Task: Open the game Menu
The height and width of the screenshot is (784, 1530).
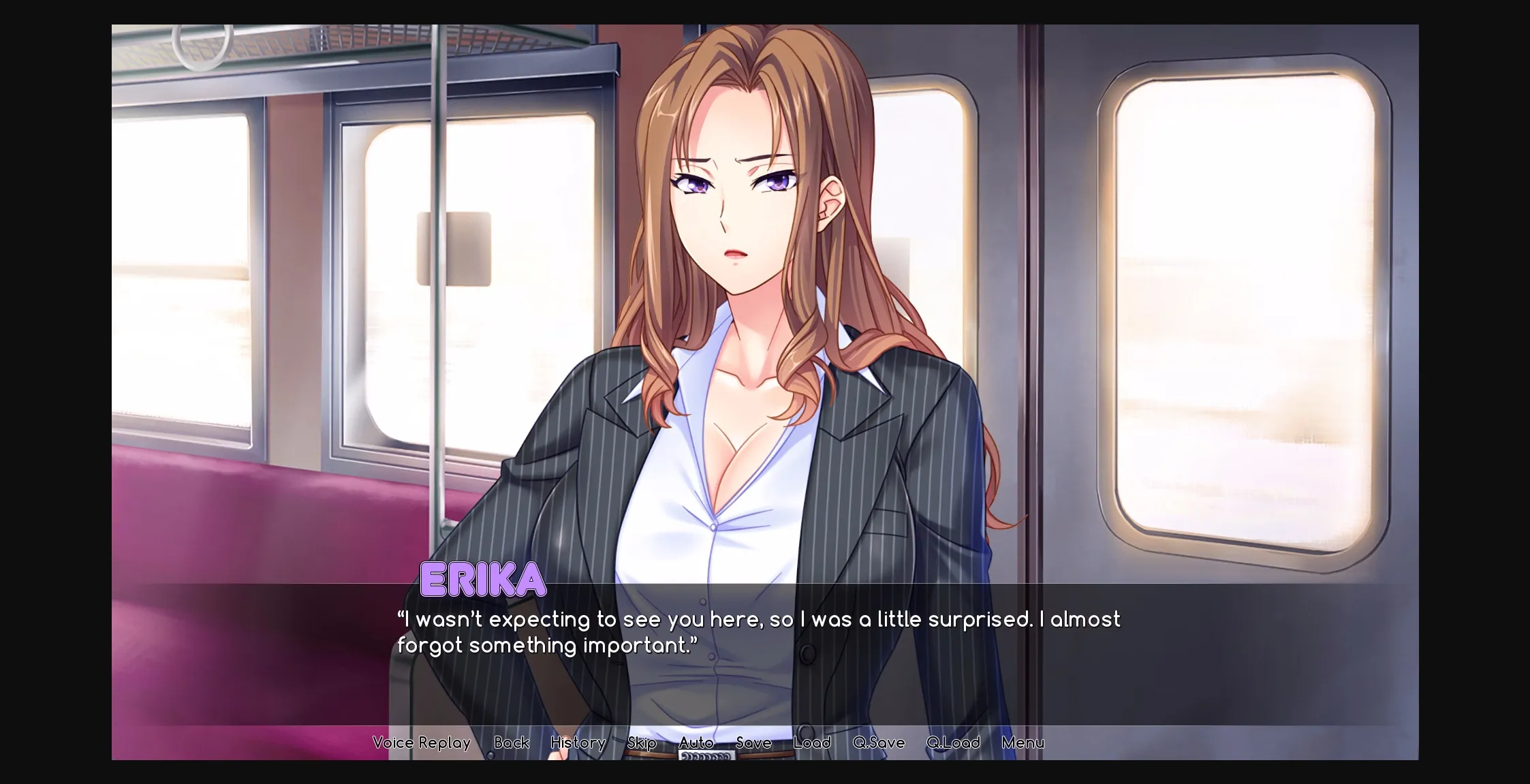Action: [1024, 742]
